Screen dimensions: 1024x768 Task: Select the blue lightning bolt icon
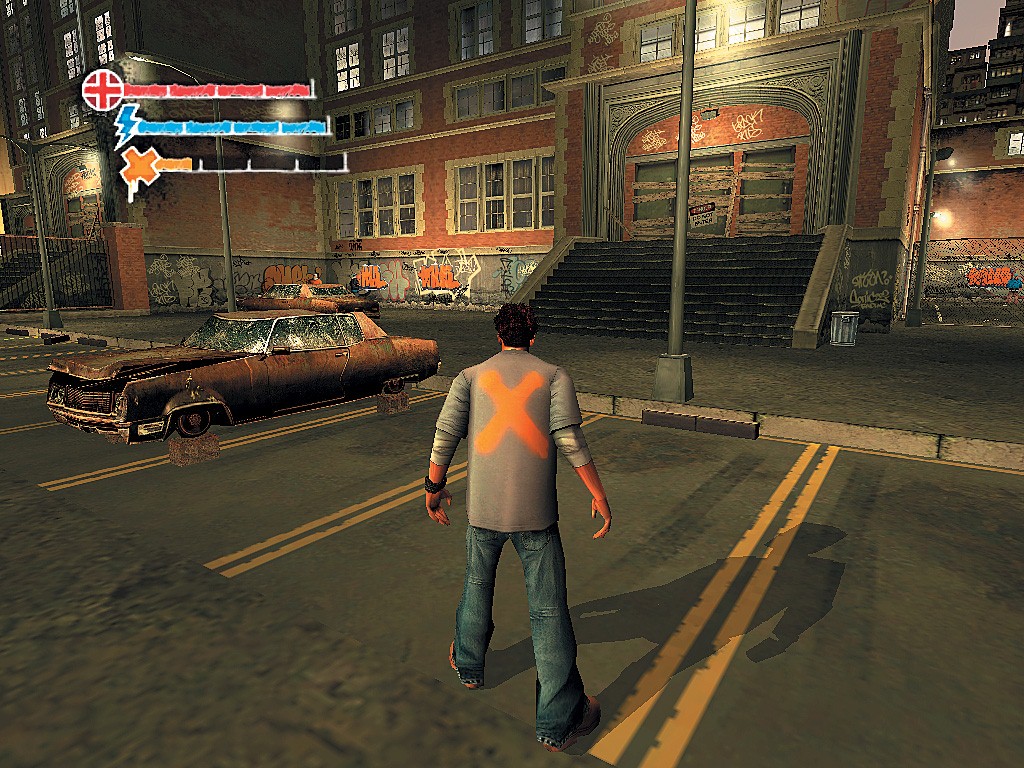pos(127,125)
